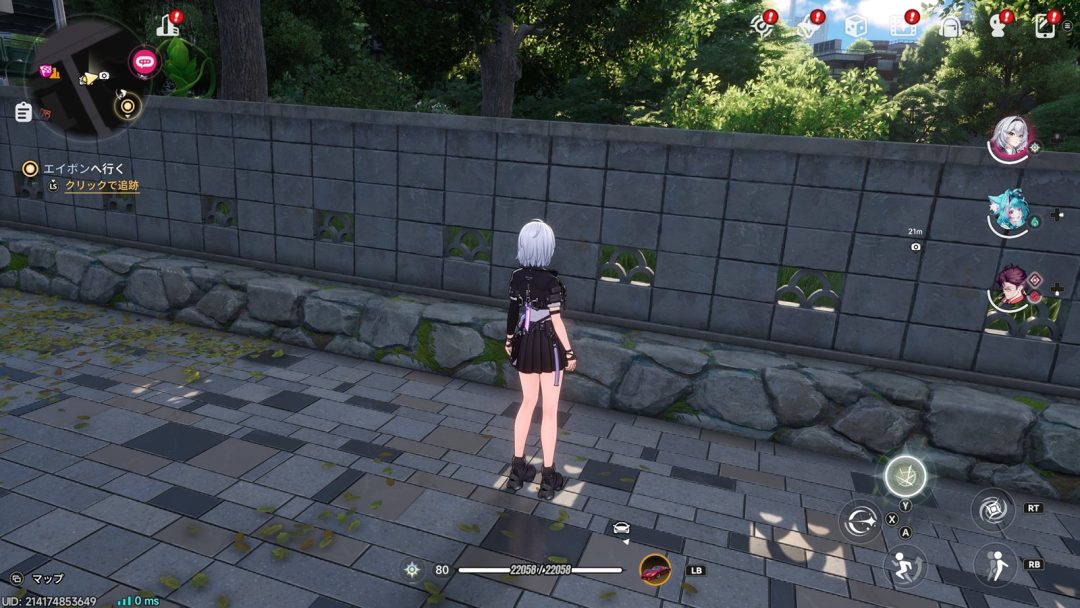Open the clipboard quest log icon
This screenshot has width=1080, height=608.
[x=23, y=112]
